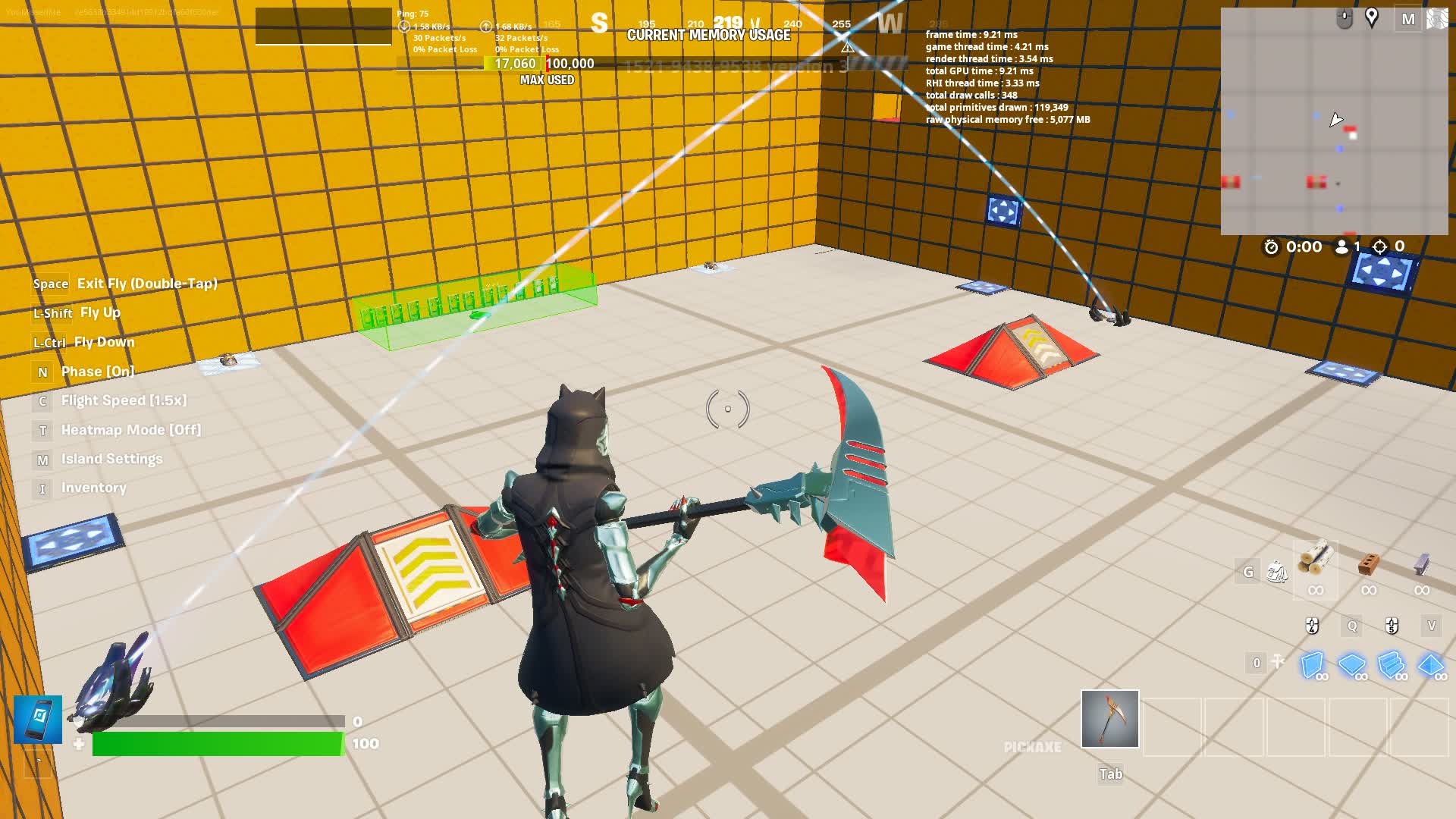
Task: Open Island Settings
Action: (112, 459)
